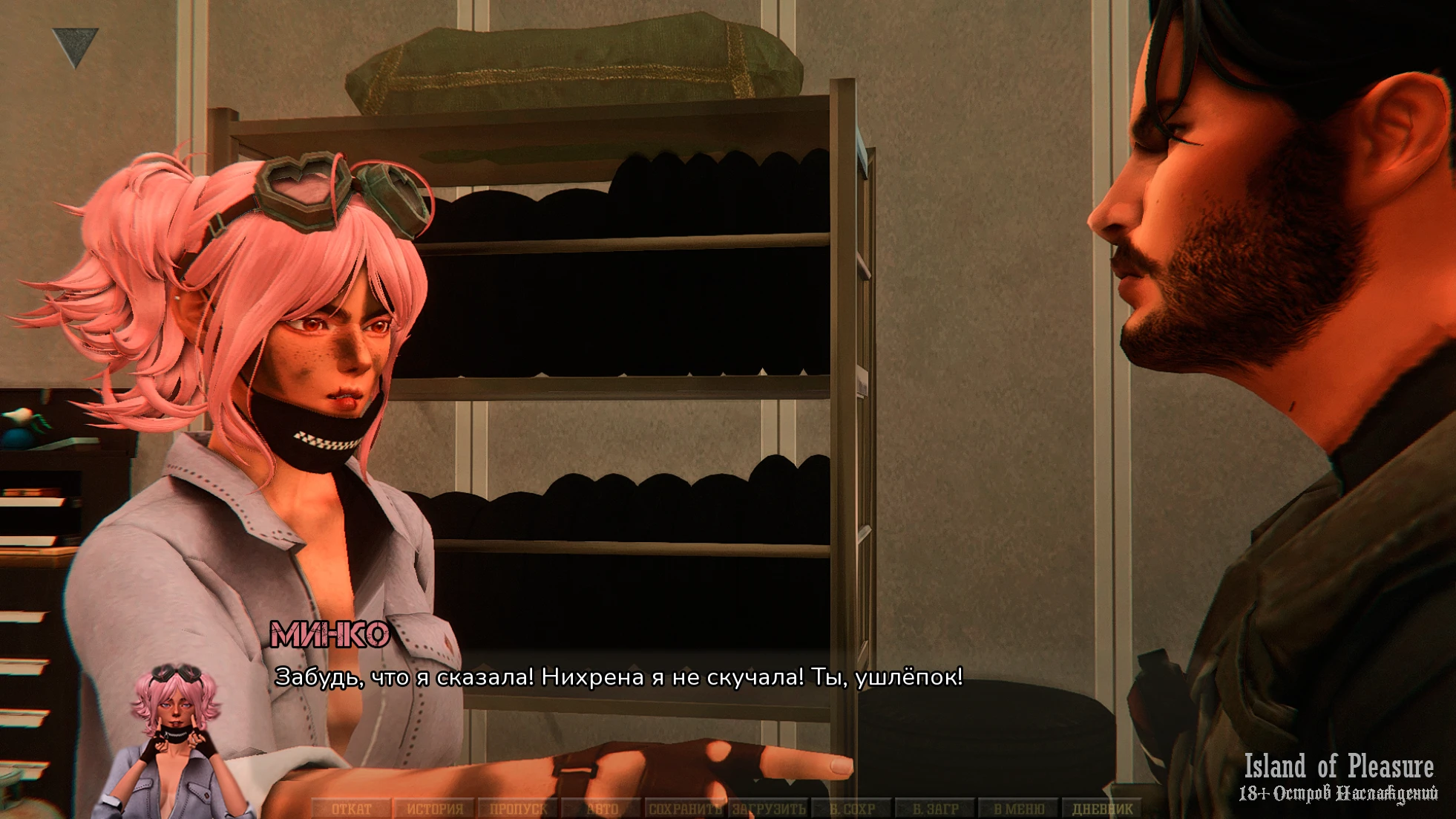The width and height of the screenshot is (1456, 819).
Task: Click the ОТКАТ rollback button
Action: tap(351, 809)
